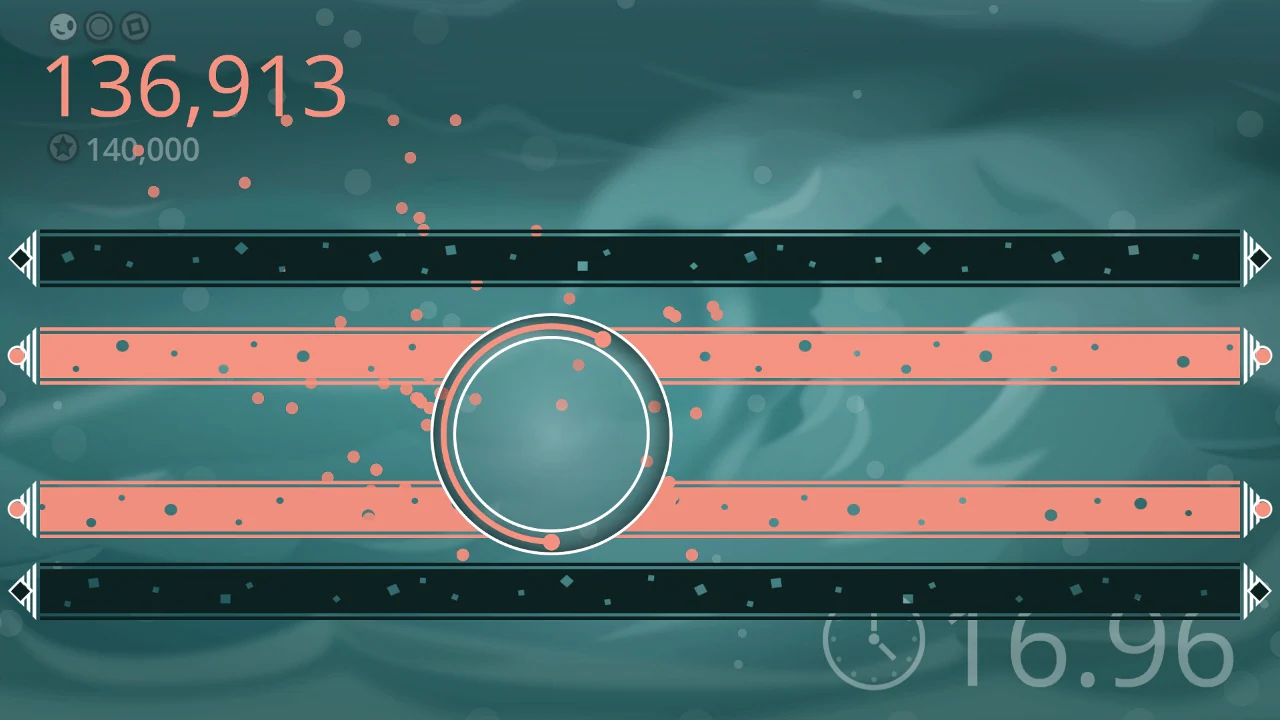Viewport: 1280px width, 720px height.
Task: Select the circle badge icon at top-left
Action: pos(98,27)
